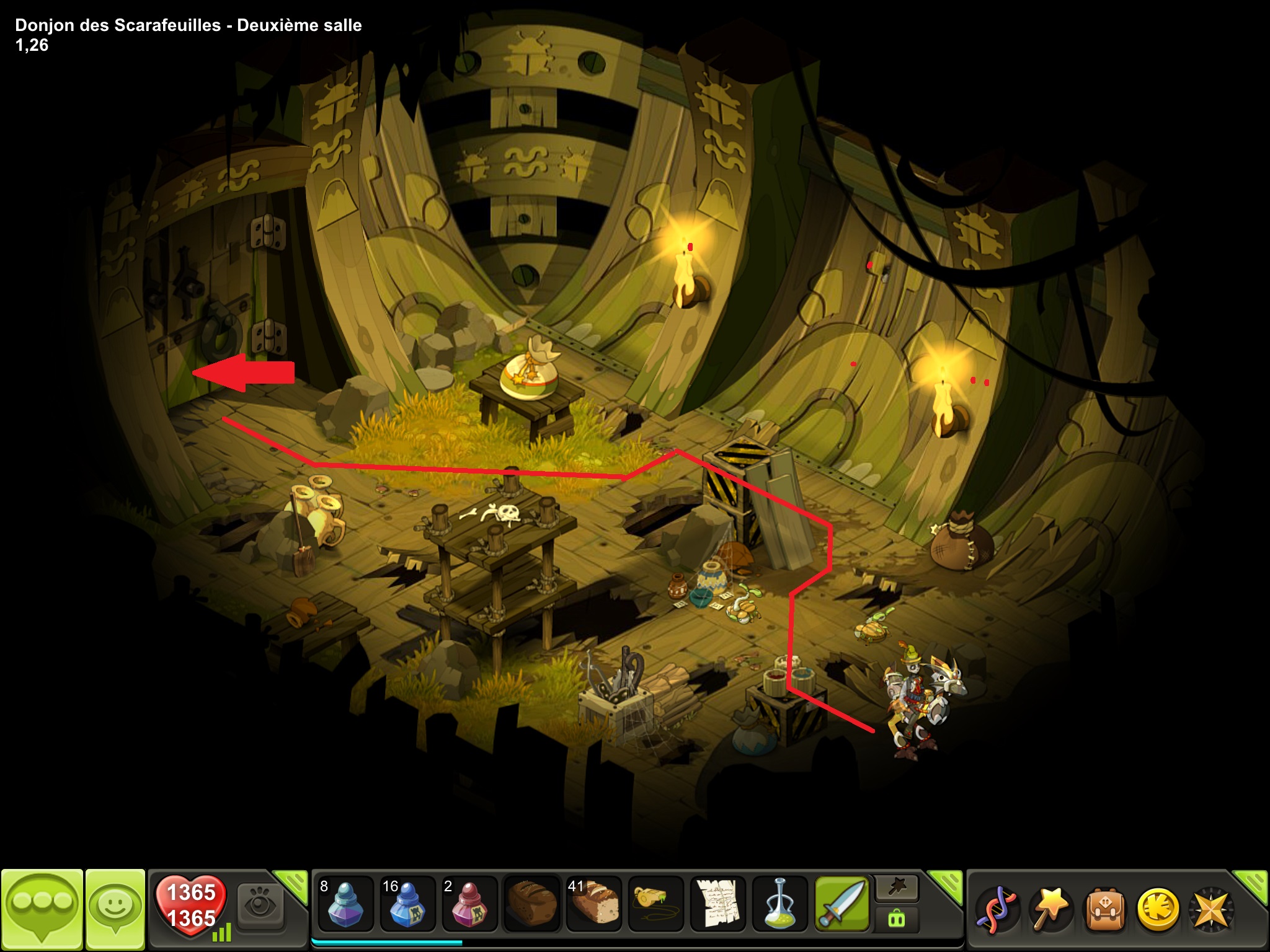Activate the sword weapon attack slot
Image resolution: width=1270 pixels, height=952 pixels.
(x=841, y=904)
